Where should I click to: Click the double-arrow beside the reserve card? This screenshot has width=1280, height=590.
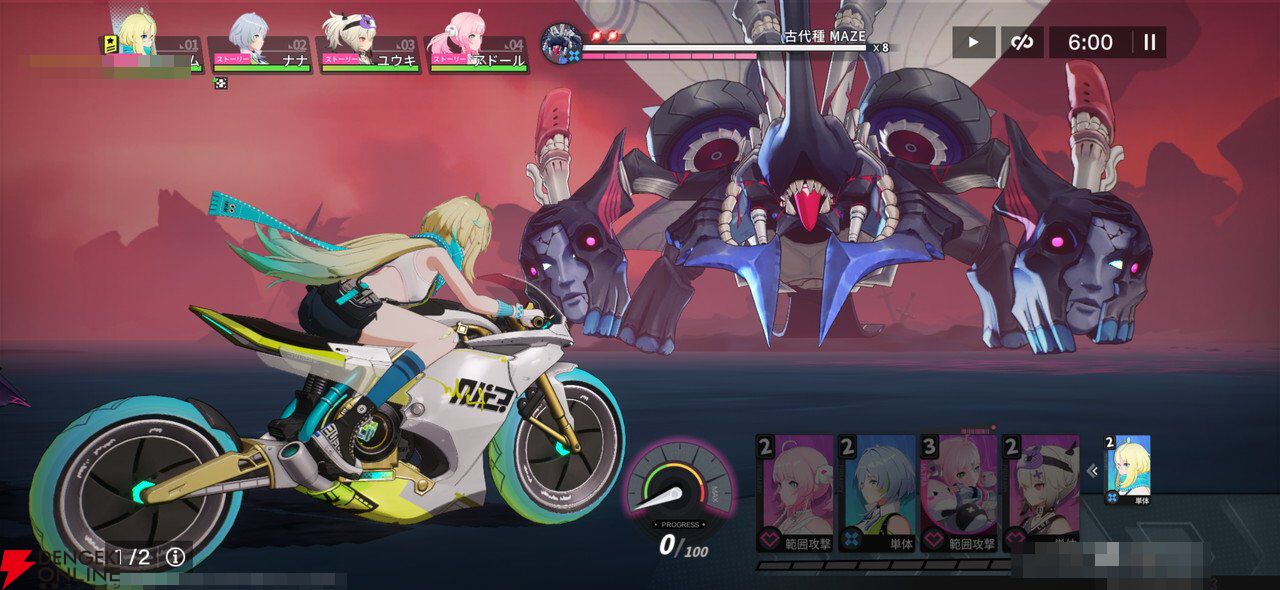(x=1092, y=471)
